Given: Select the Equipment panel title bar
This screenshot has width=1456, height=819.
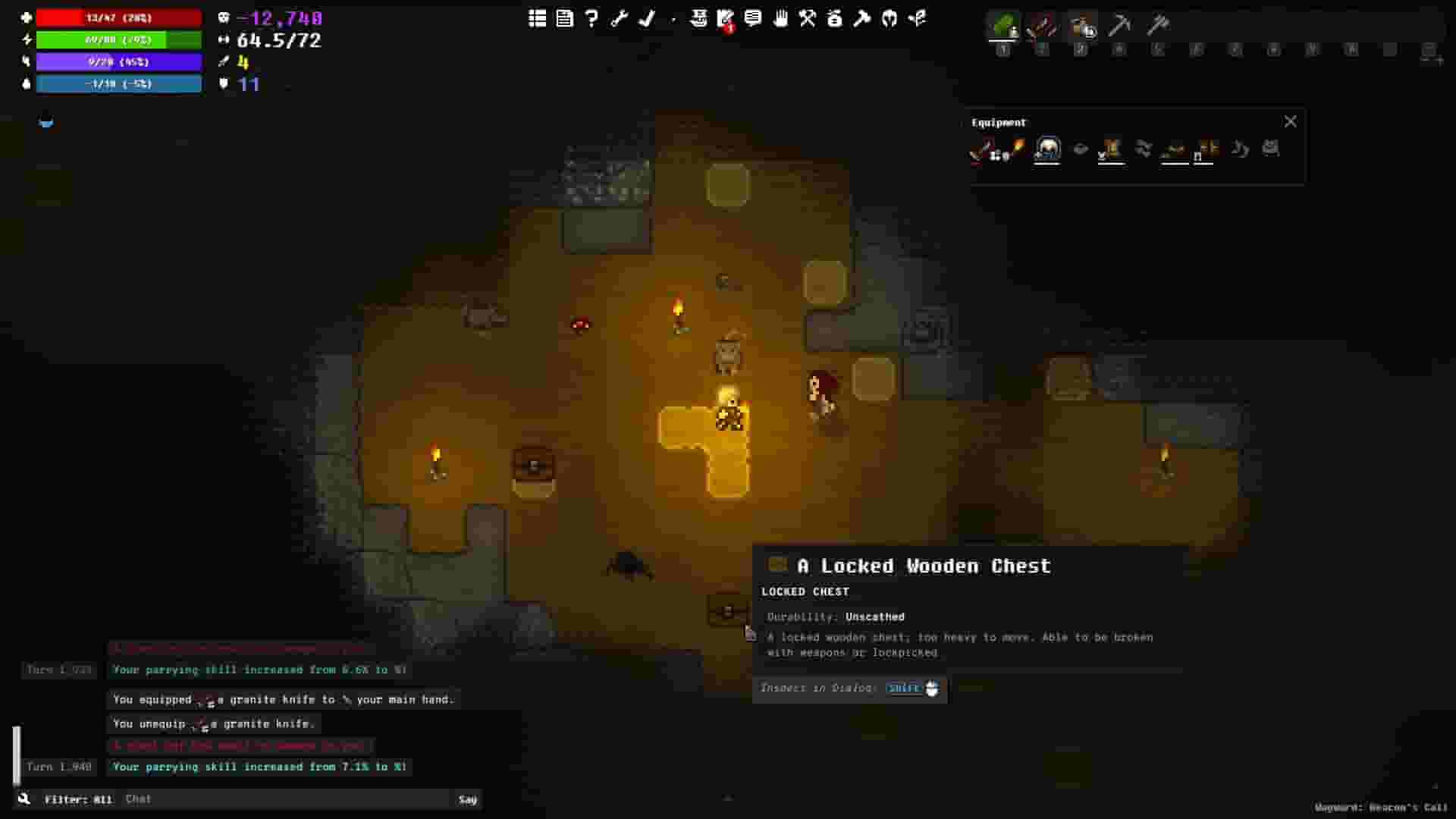Looking at the screenshot, I should tap(999, 122).
